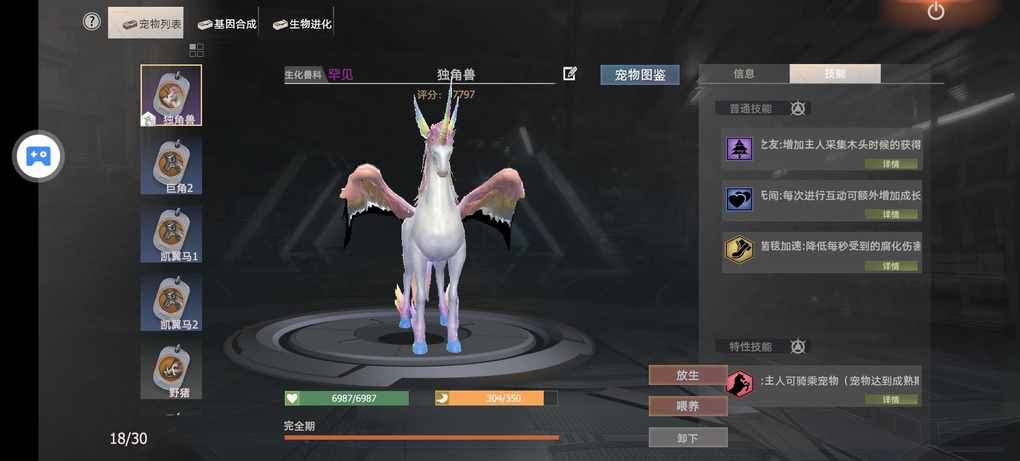
Task: Click the power button icon
Action: pyautogui.click(x=936, y=11)
